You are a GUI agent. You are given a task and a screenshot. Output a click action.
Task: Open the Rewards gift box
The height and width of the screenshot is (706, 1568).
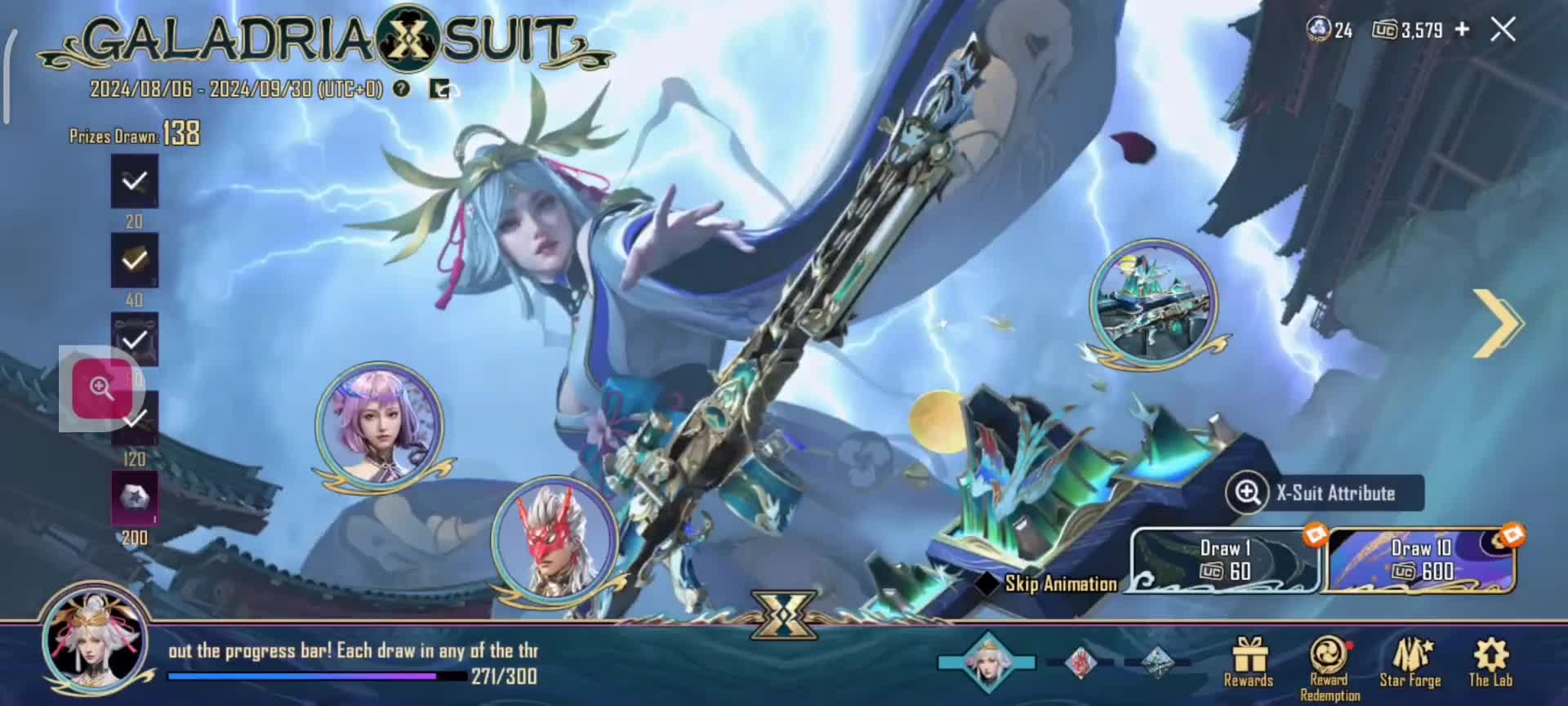pyautogui.click(x=1249, y=662)
